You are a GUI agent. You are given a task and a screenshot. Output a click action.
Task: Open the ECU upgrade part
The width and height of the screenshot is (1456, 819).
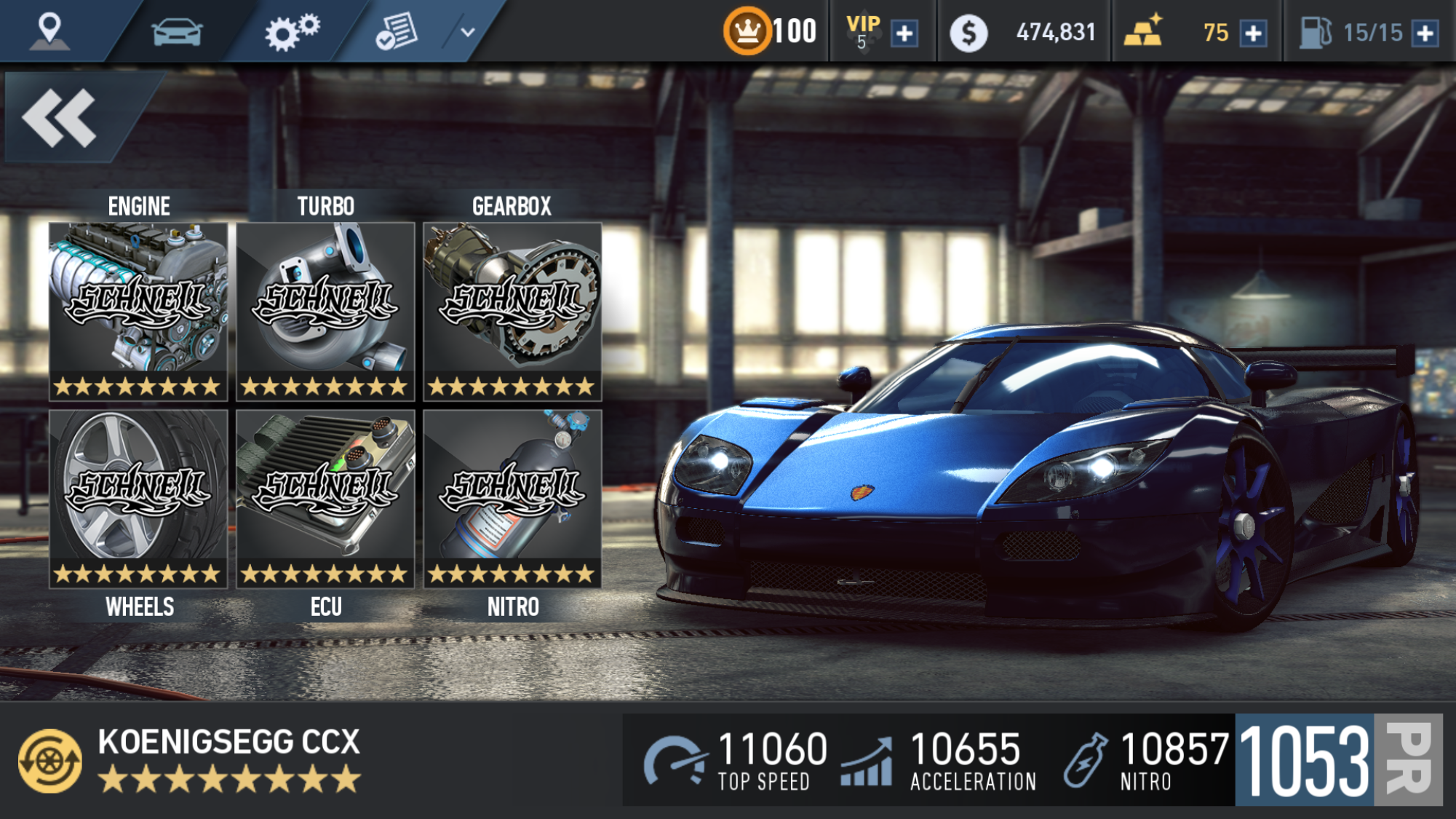click(325, 499)
